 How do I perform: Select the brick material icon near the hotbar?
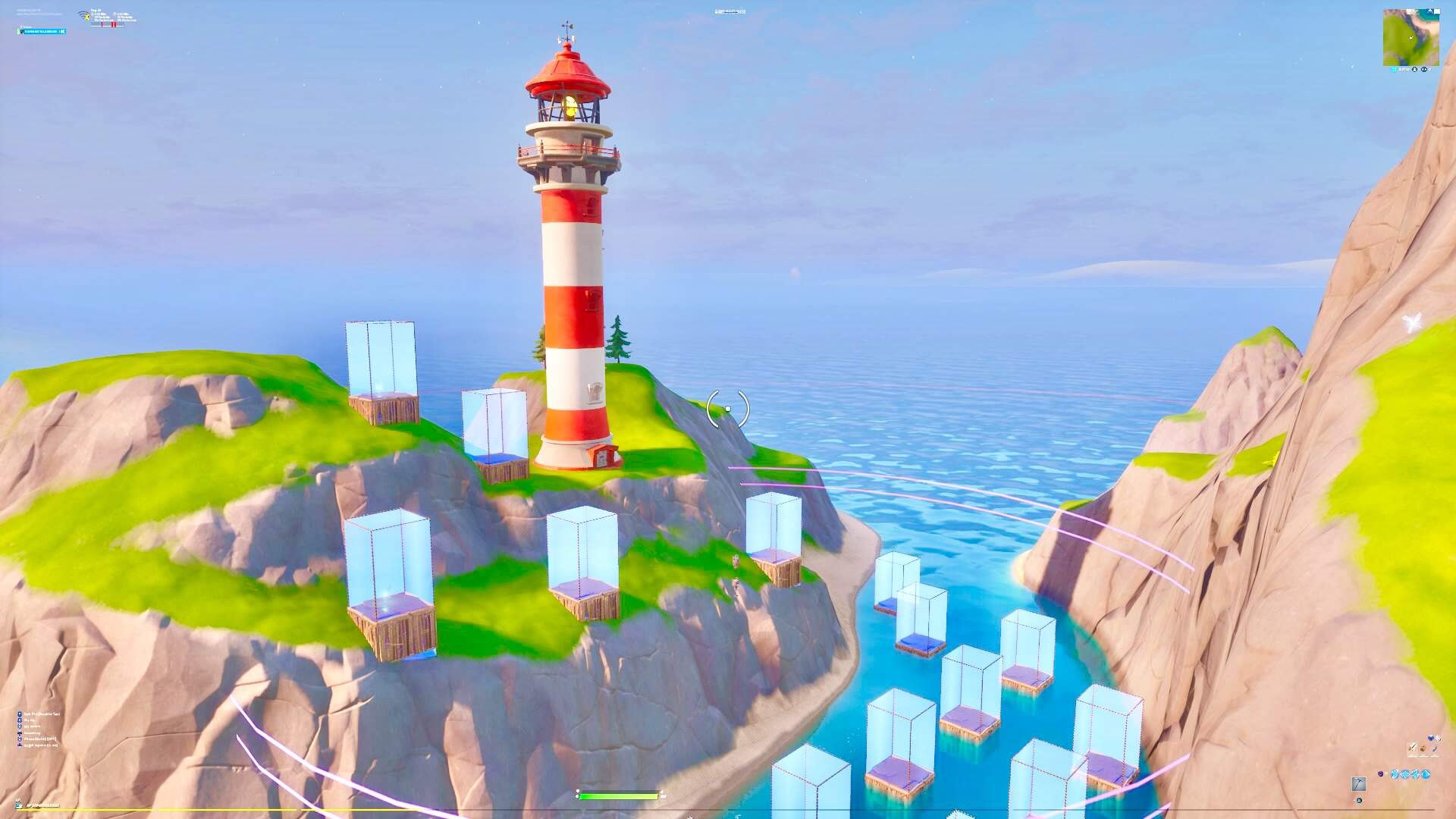(x=1423, y=748)
